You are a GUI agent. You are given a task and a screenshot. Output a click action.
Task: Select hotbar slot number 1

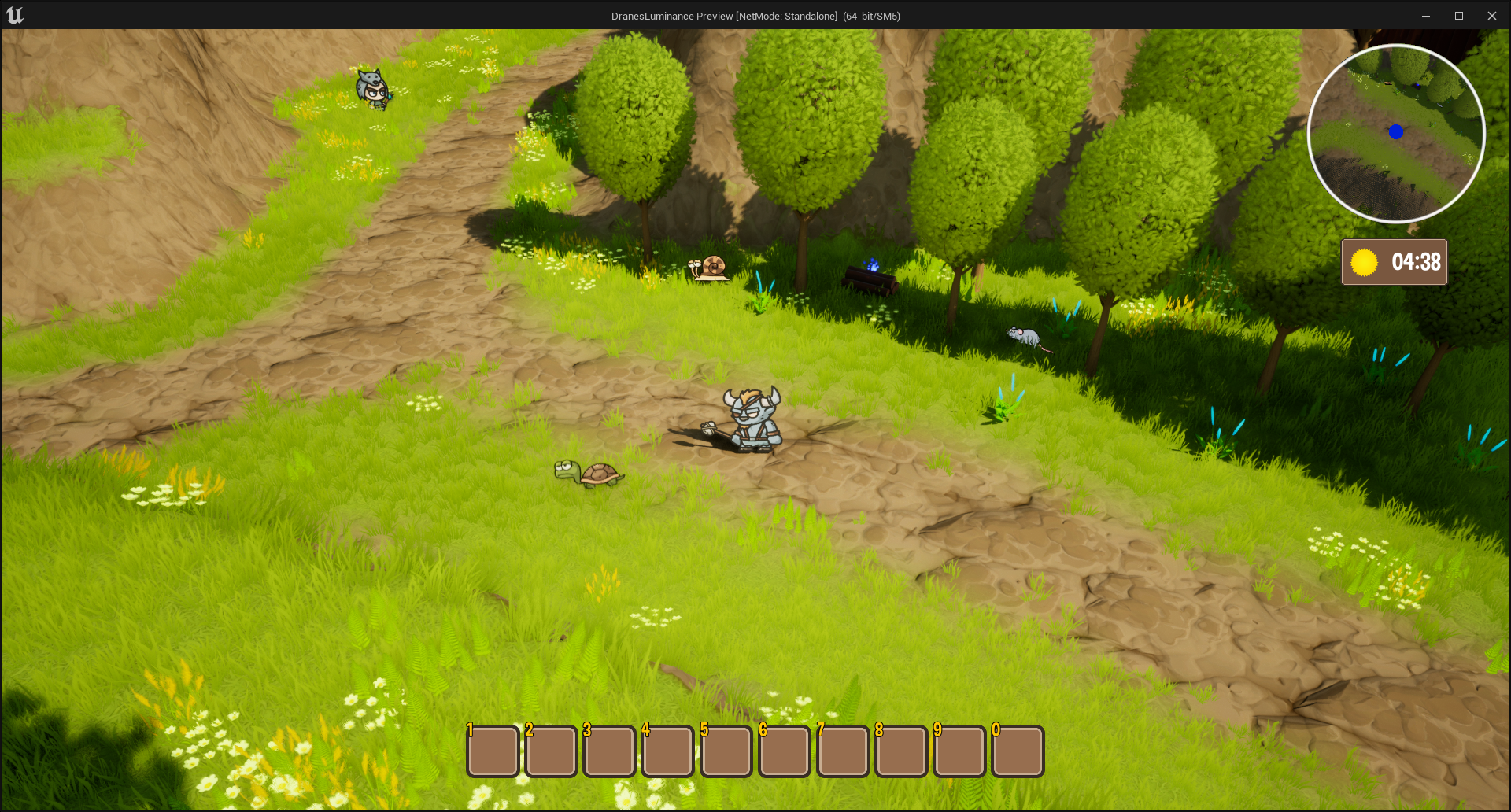click(493, 751)
